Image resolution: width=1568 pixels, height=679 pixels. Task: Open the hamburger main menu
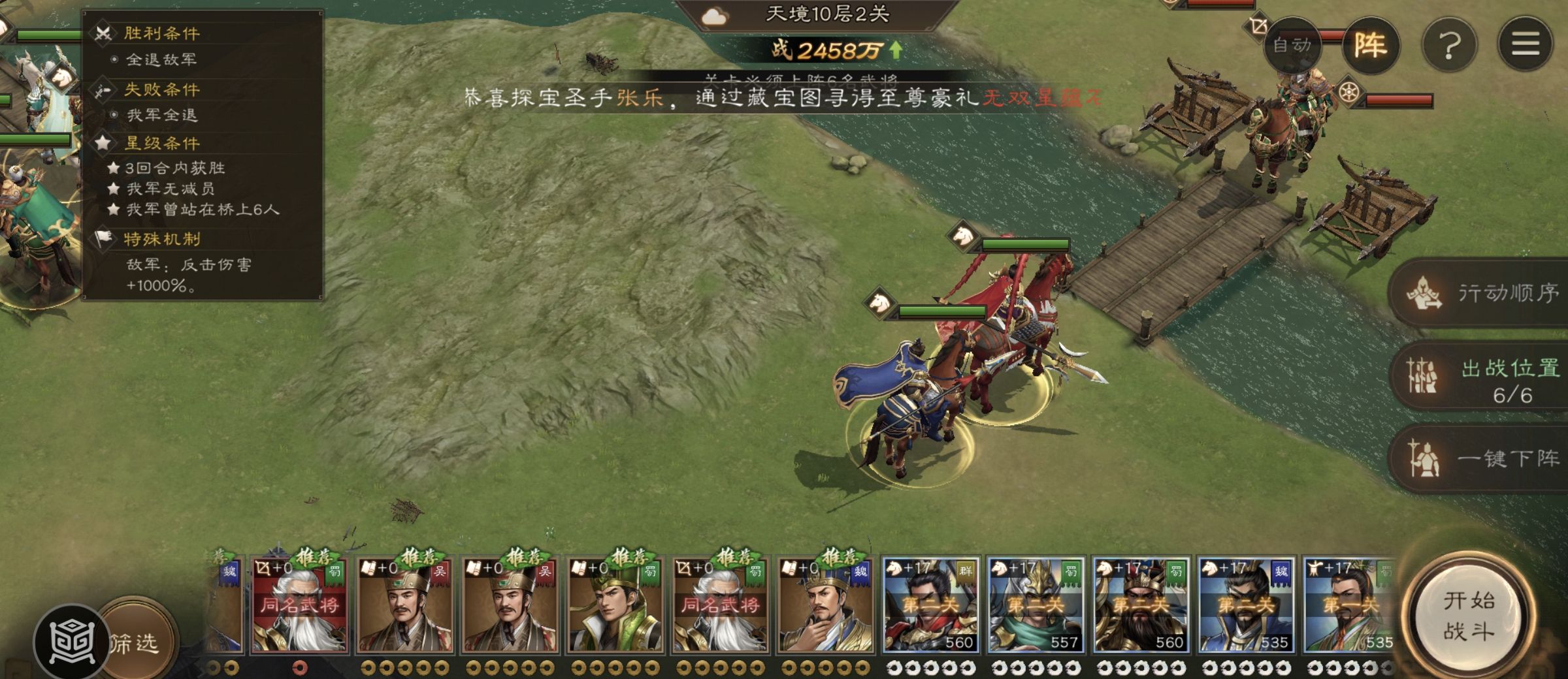[1526, 45]
